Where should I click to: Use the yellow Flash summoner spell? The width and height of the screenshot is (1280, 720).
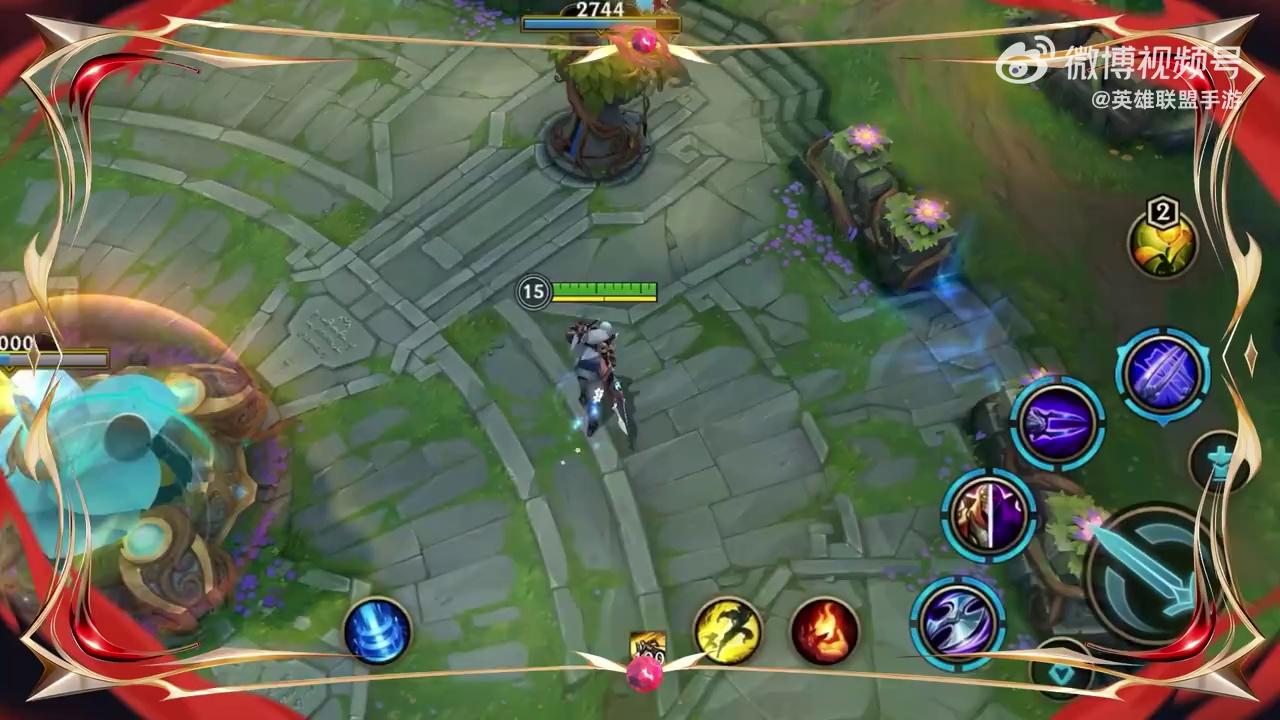point(727,630)
